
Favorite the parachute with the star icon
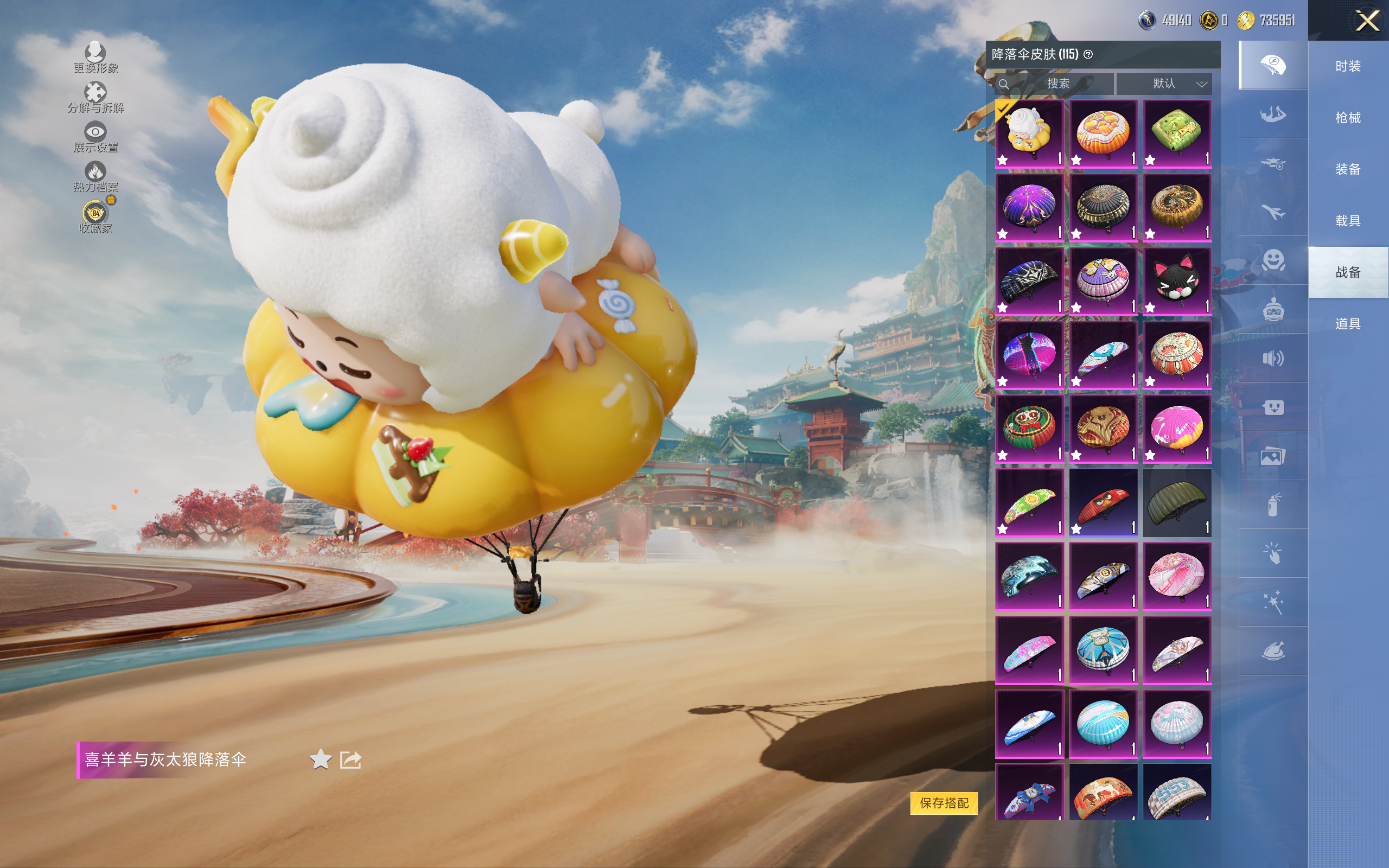tap(320, 759)
